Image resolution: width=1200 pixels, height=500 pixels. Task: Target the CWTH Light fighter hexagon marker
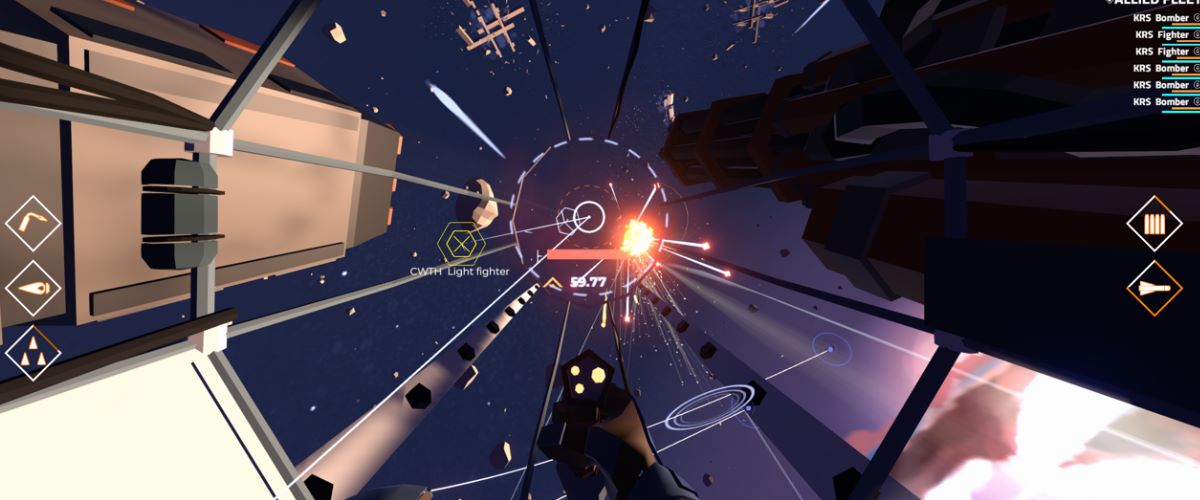tap(460, 242)
